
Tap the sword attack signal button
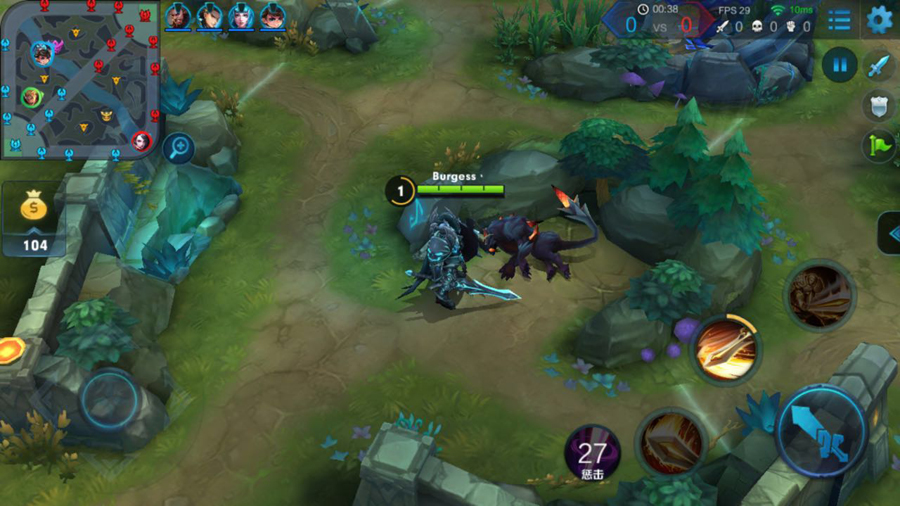click(878, 67)
